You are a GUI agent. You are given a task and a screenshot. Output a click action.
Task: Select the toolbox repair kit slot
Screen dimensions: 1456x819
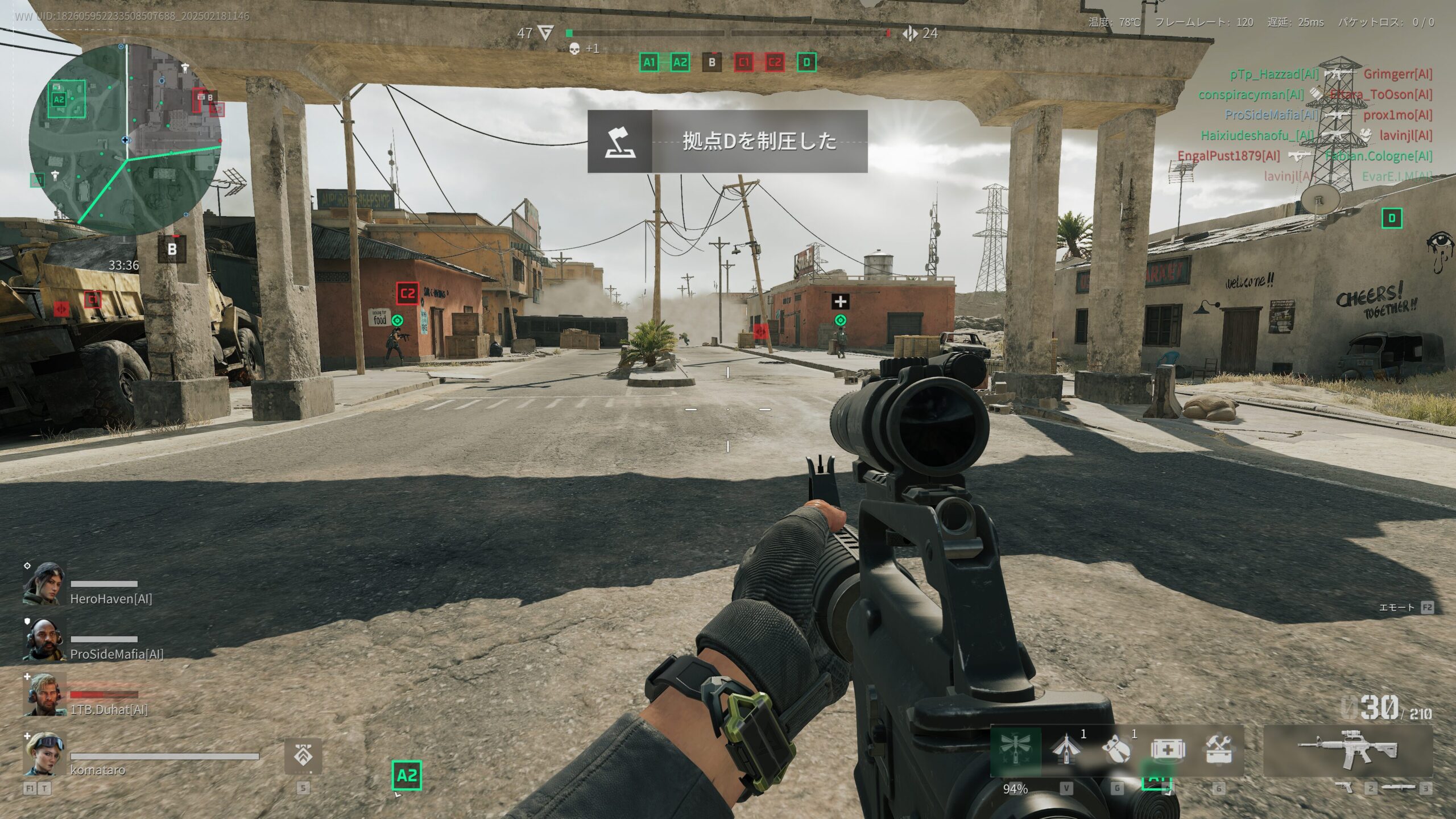[x=1218, y=750]
